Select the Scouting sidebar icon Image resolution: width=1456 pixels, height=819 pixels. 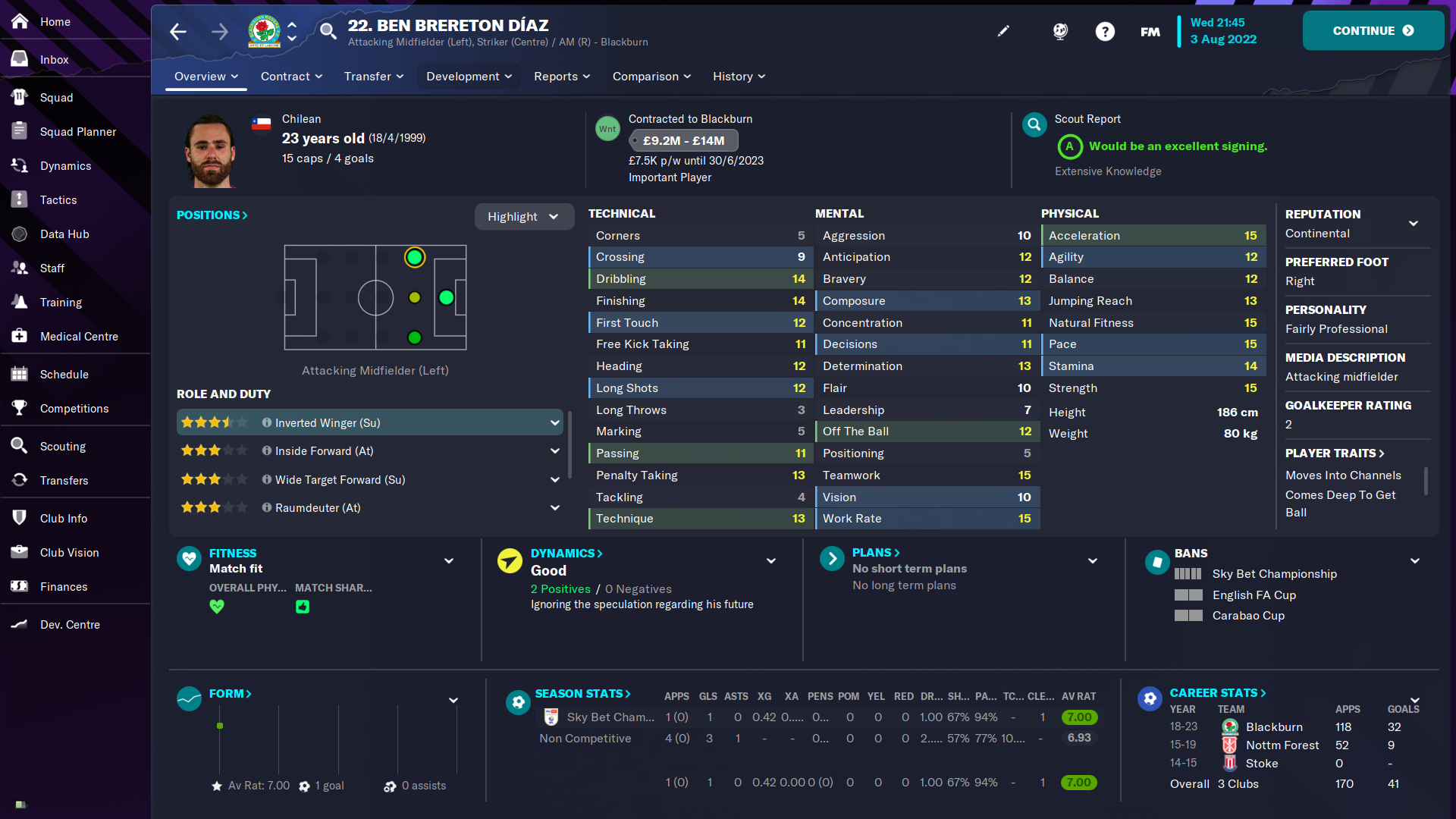[x=20, y=446]
